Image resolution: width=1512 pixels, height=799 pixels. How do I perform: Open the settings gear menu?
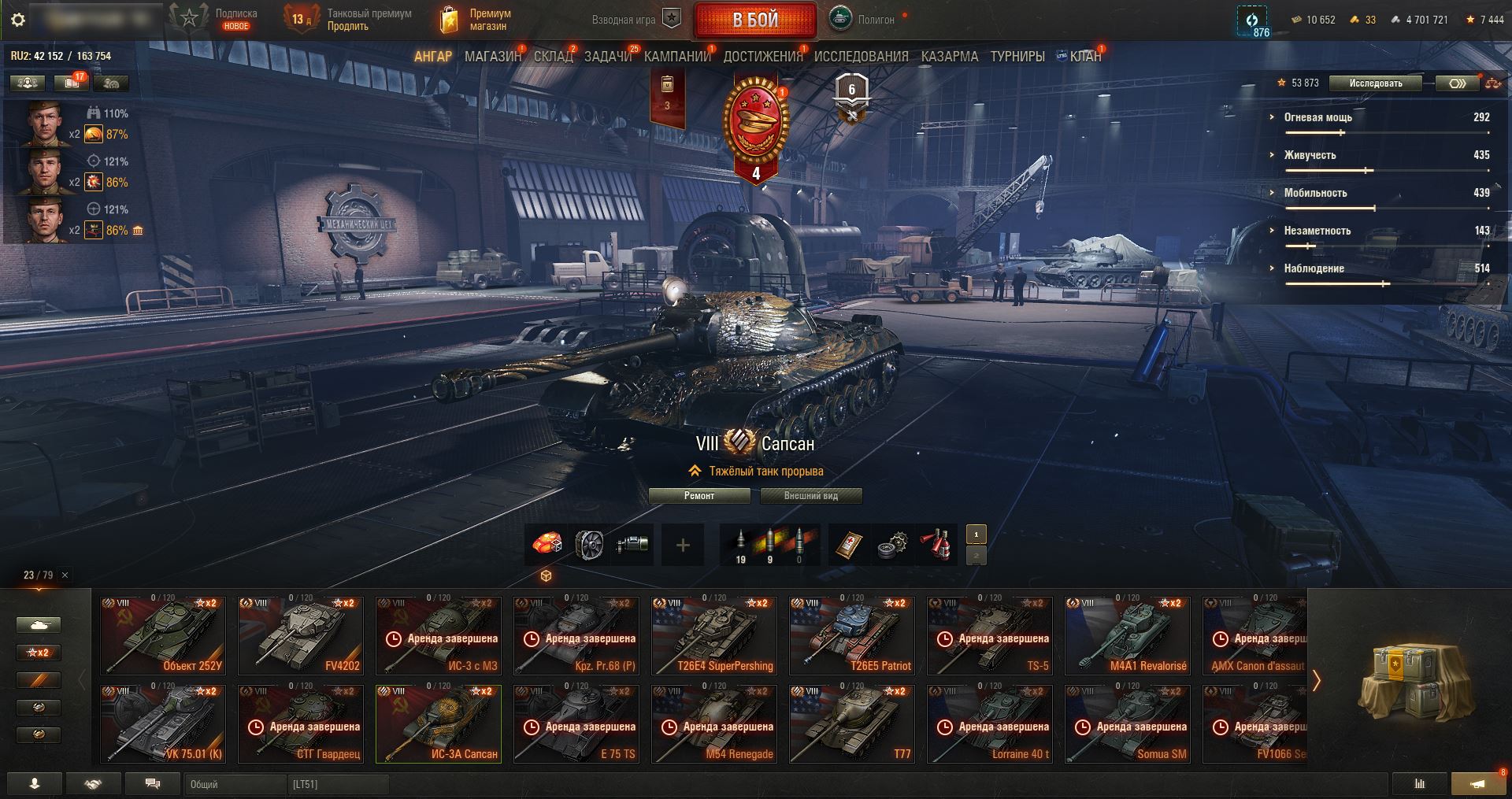(17, 20)
